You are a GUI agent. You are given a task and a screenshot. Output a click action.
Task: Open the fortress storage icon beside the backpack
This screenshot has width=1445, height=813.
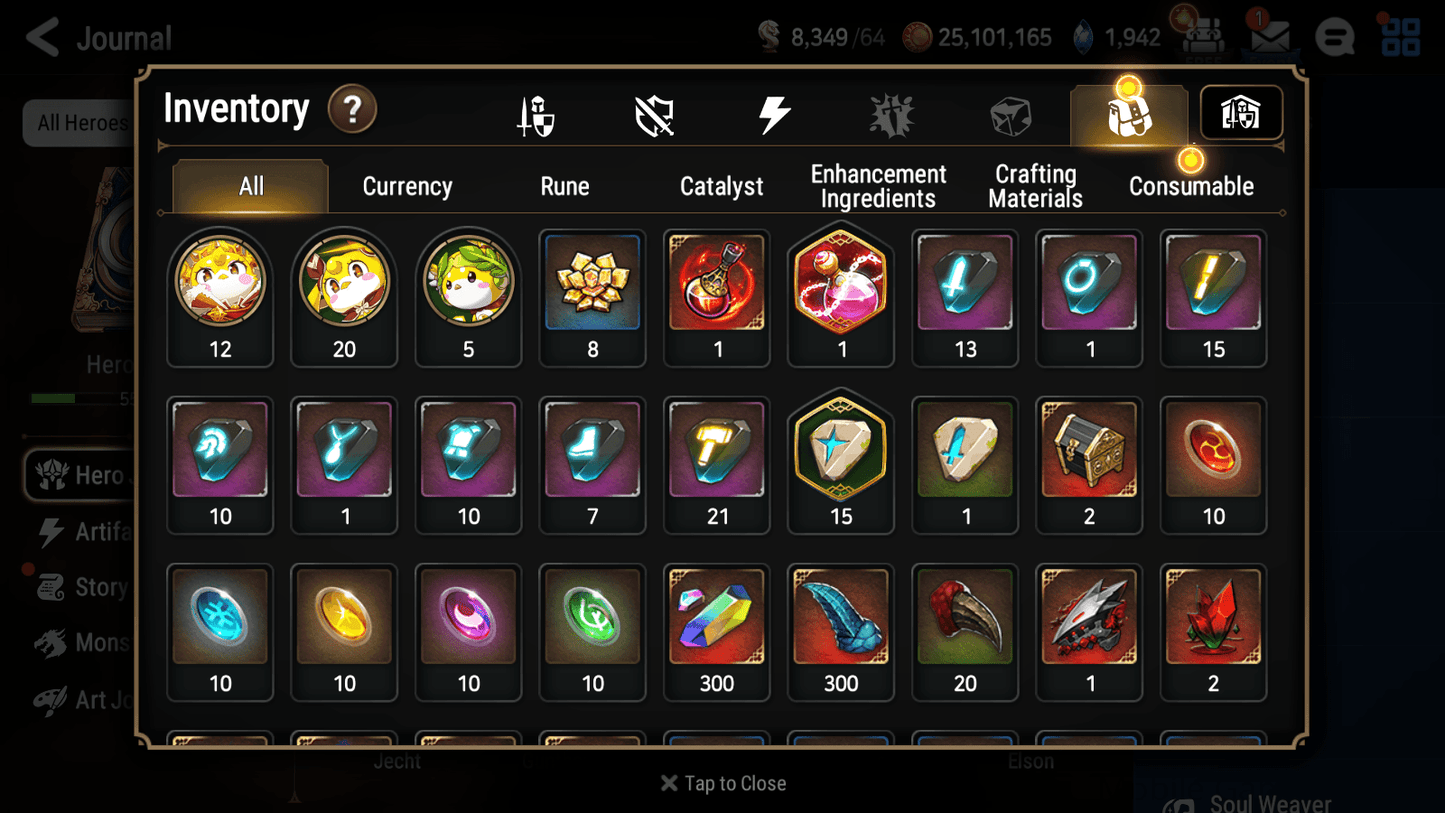1240,113
